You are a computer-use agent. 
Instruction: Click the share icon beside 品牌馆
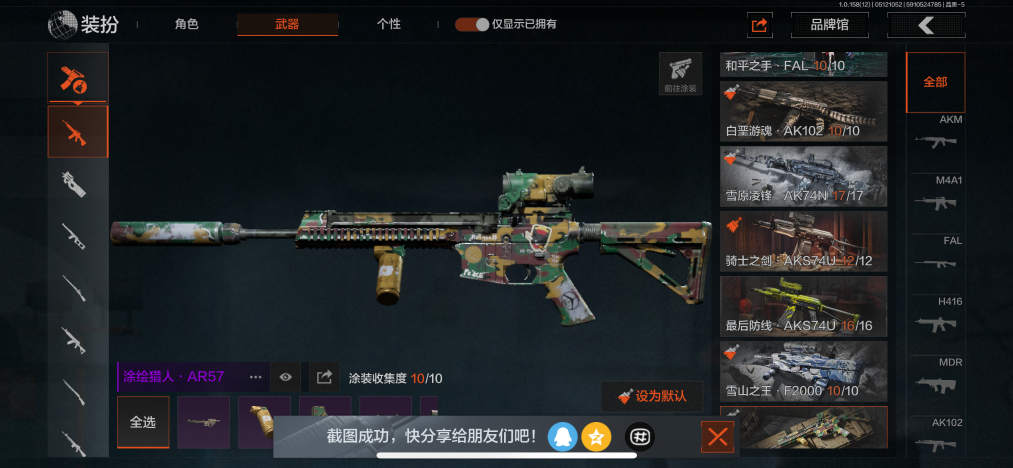[x=760, y=25]
